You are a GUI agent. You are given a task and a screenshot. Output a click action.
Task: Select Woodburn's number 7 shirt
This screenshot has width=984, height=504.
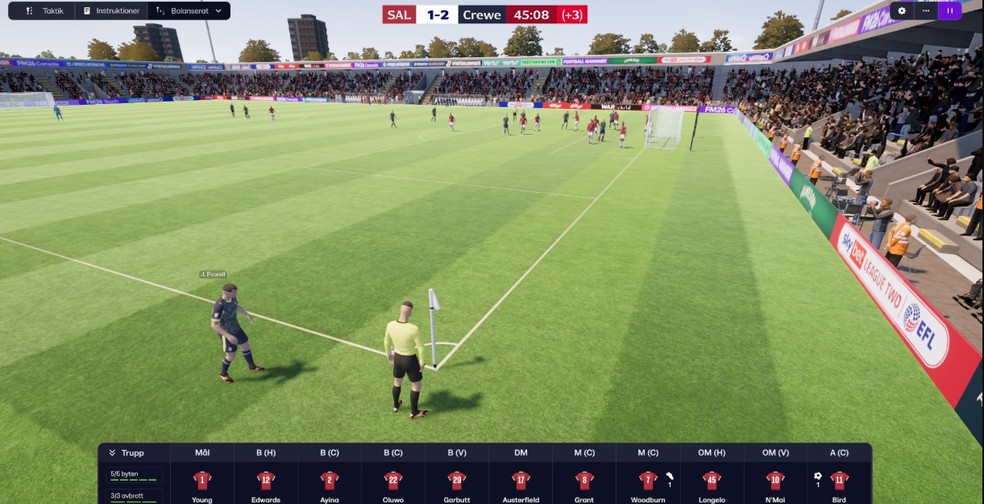(648, 480)
